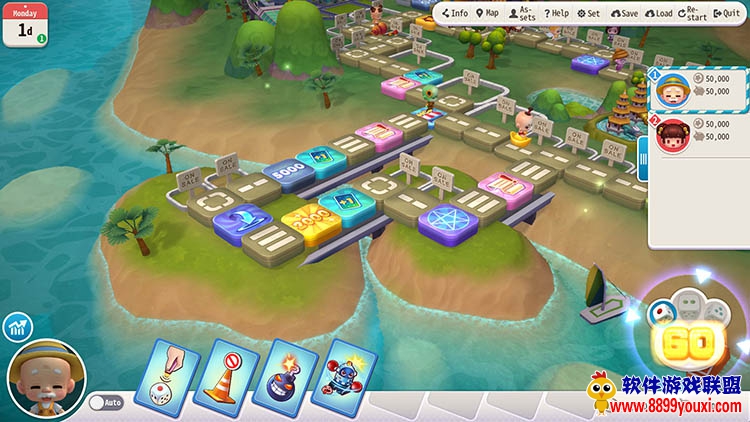Open the Help screen

coord(555,13)
